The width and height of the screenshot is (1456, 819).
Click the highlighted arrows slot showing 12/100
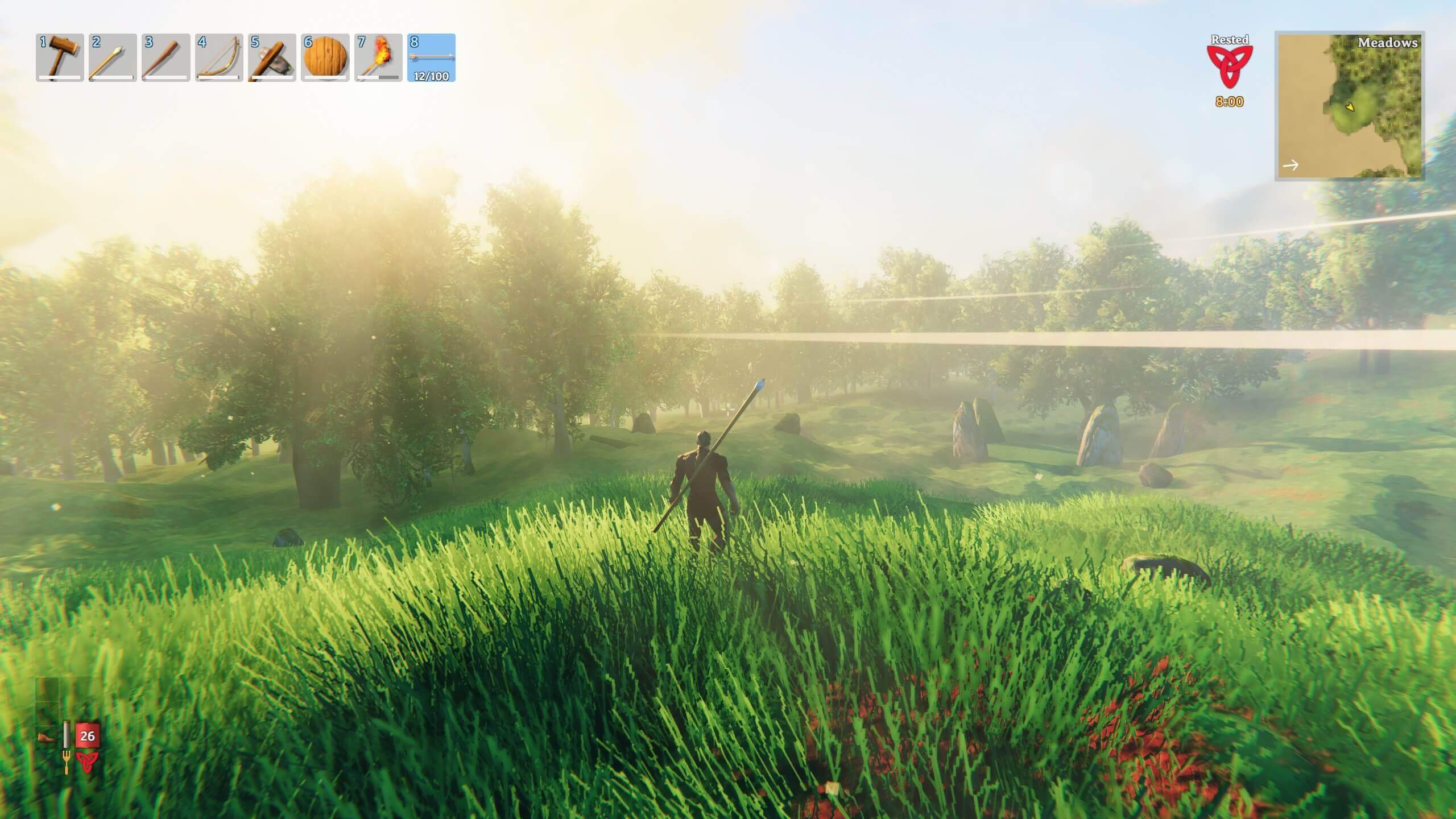[431, 57]
